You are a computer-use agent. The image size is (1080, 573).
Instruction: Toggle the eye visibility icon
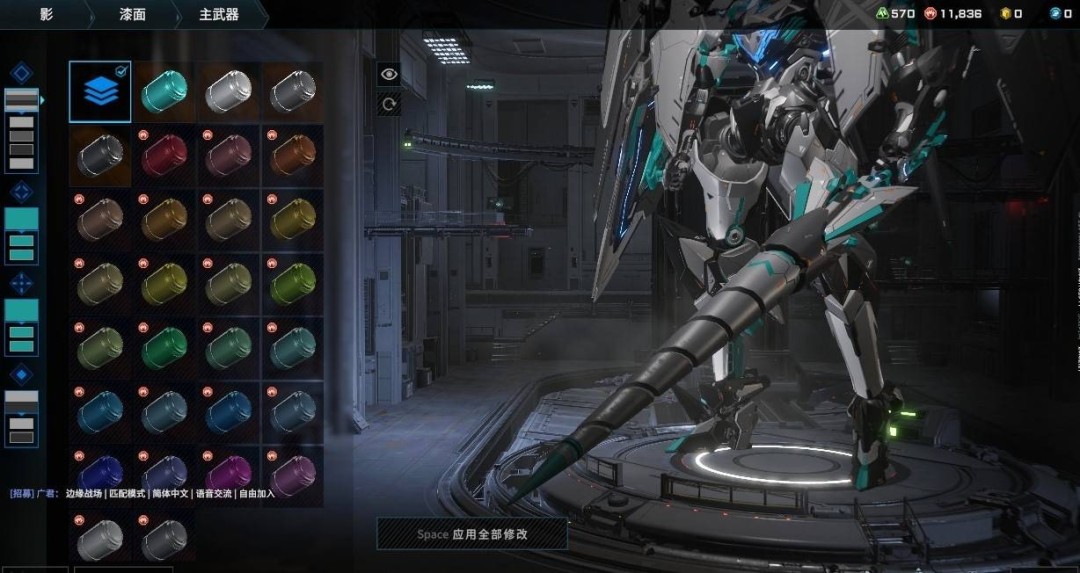coord(388,73)
